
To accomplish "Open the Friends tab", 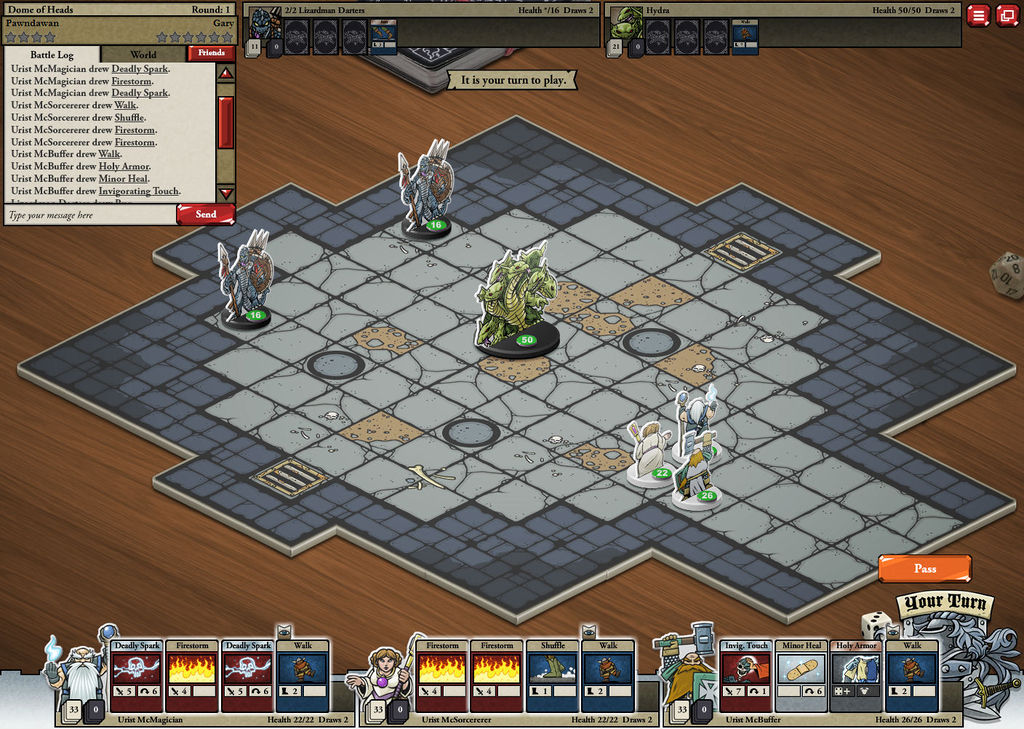I will [211, 53].
